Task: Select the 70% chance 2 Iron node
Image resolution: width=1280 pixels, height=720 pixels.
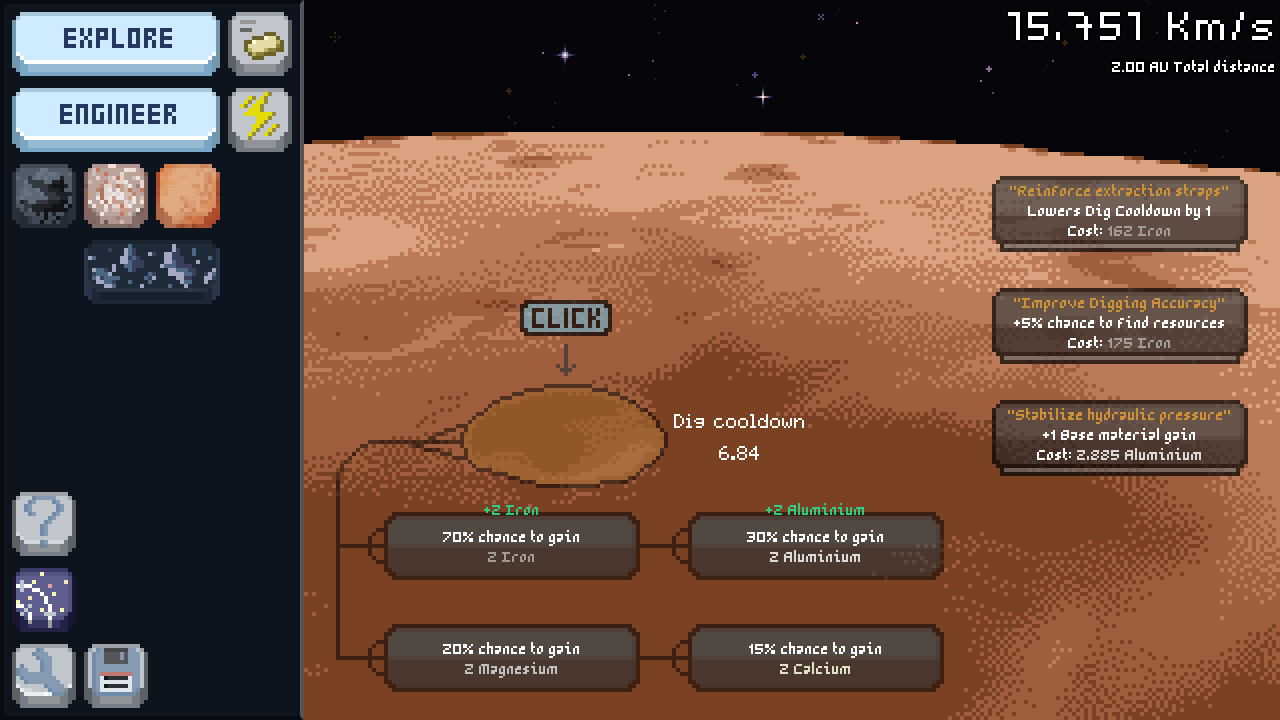Action: click(x=510, y=546)
